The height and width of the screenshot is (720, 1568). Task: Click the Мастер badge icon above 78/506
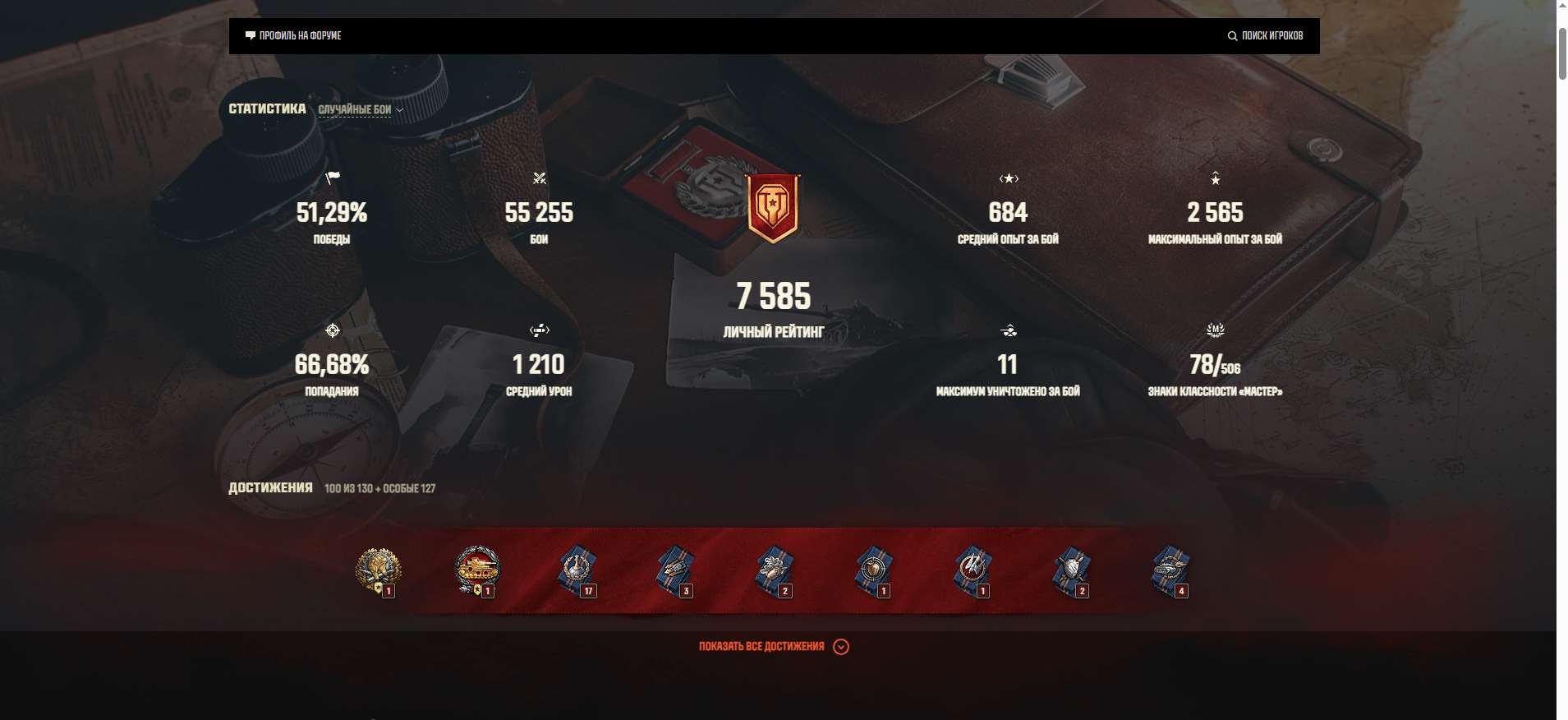pyautogui.click(x=1216, y=330)
